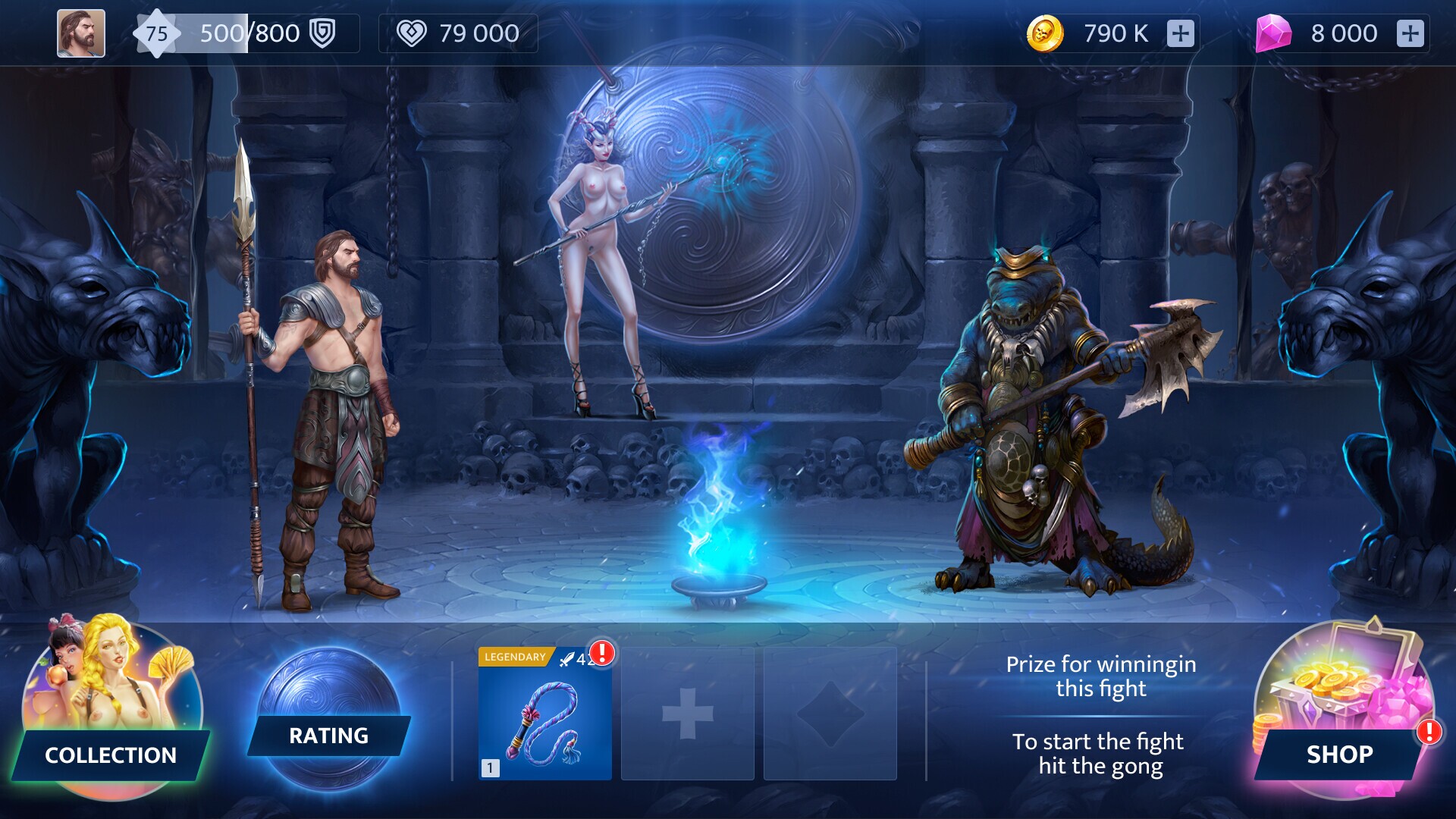1456x819 pixels.
Task: Add more gold with the plus button
Action: pos(1181,33)
